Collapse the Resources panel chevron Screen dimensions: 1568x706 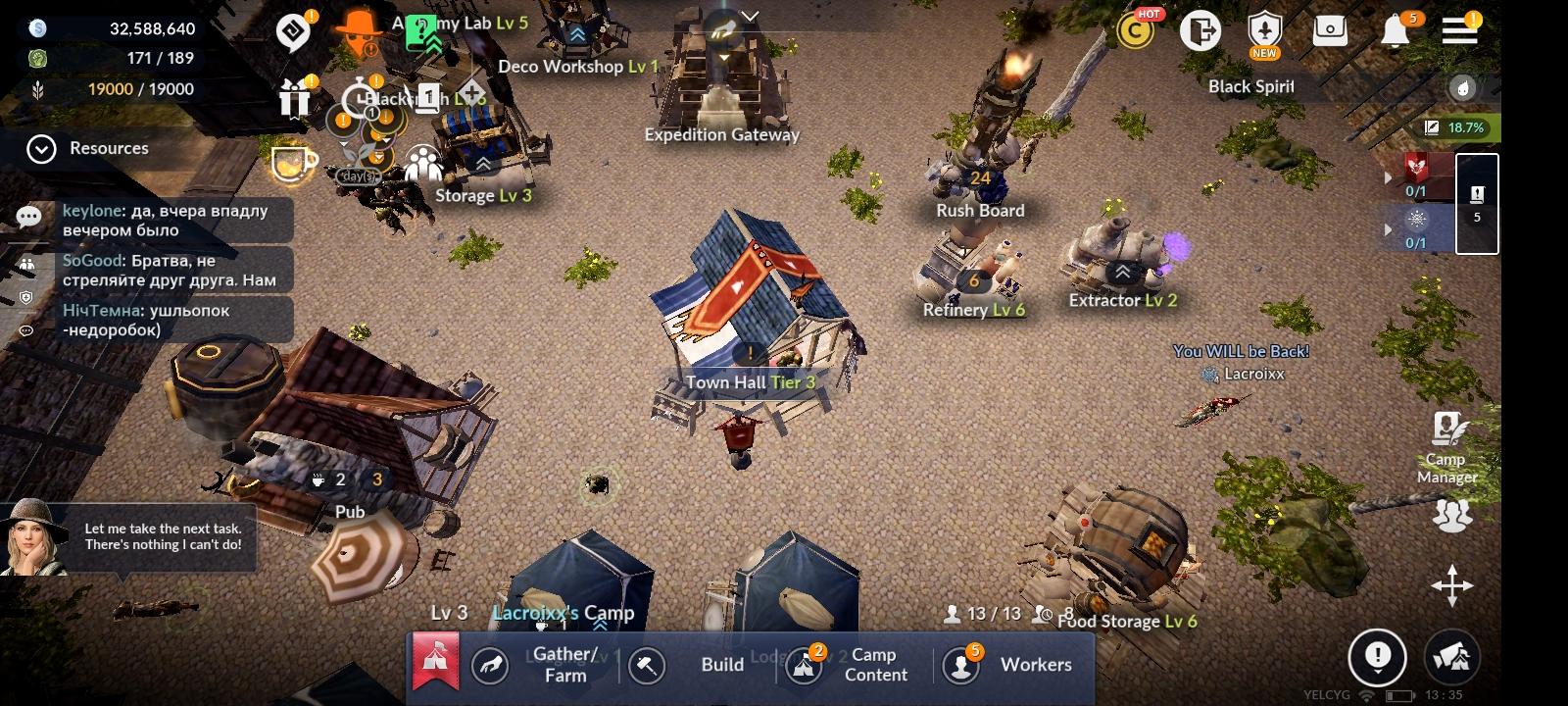(40, 149)
